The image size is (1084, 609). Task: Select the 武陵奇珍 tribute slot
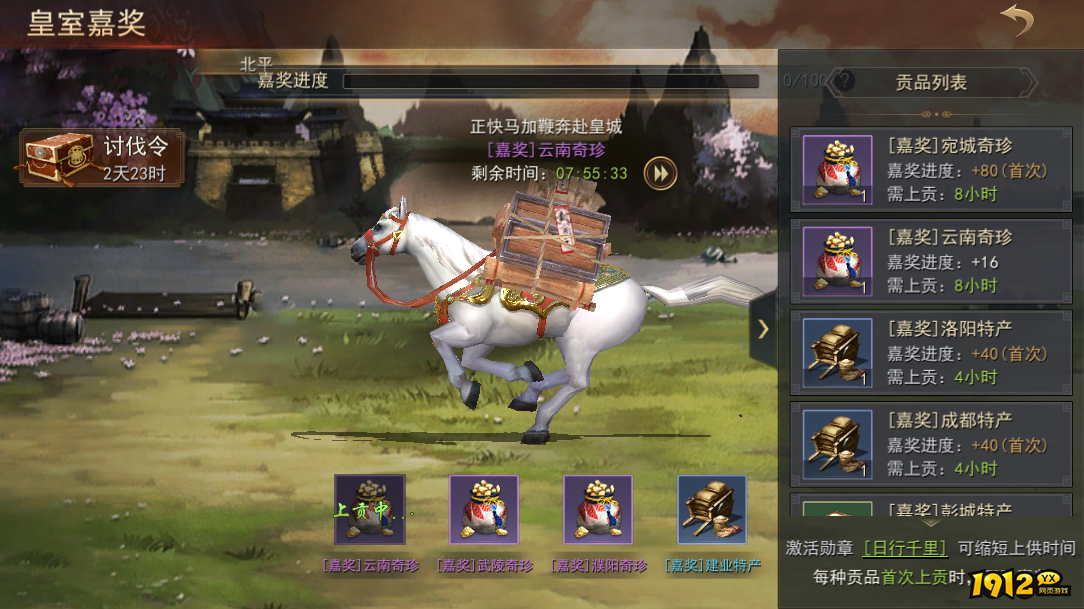coord(484,510)
